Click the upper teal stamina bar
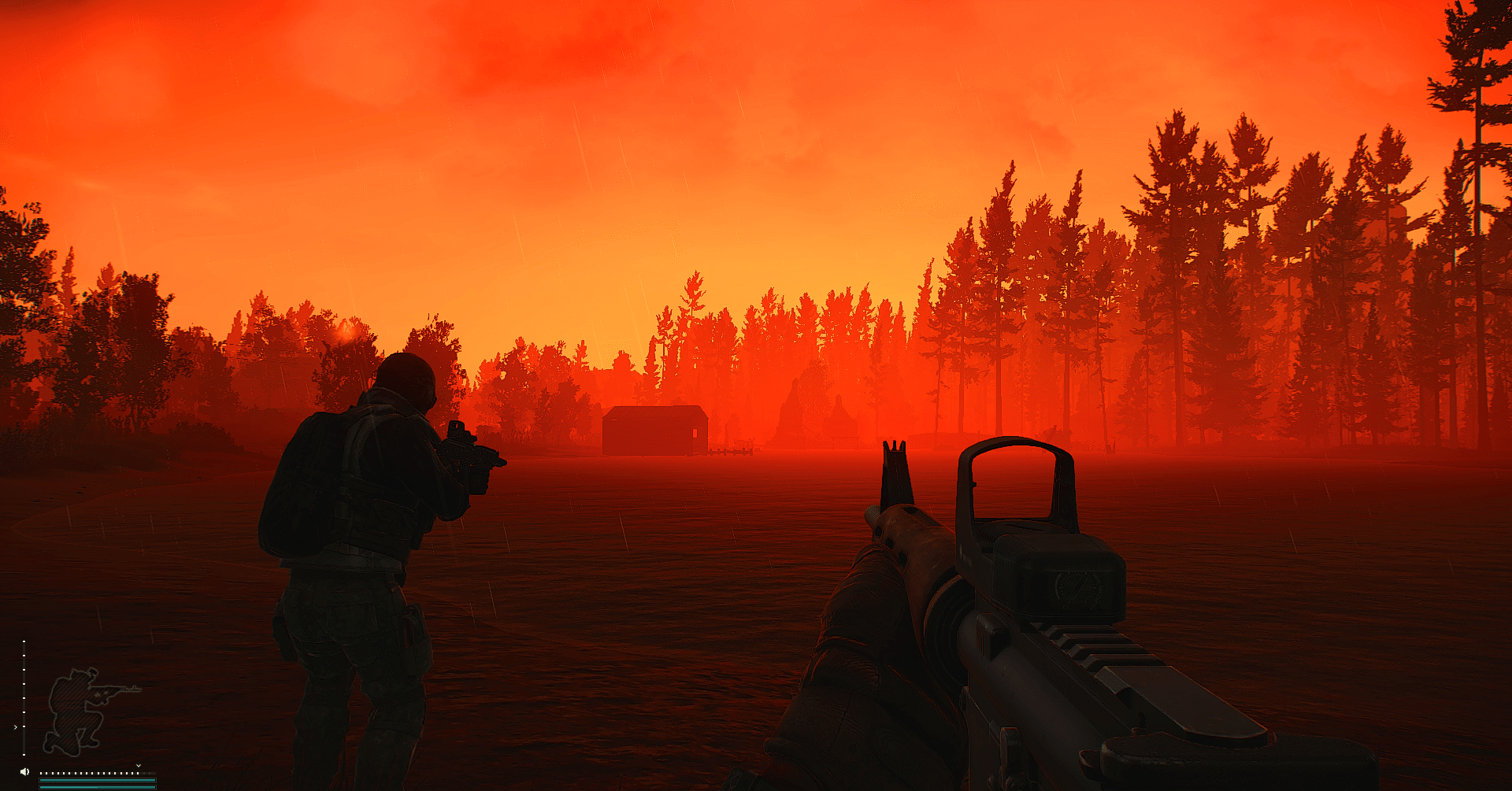Viewport: 1512px width, 791px height. pyautogui.click(x=98, y=780)
